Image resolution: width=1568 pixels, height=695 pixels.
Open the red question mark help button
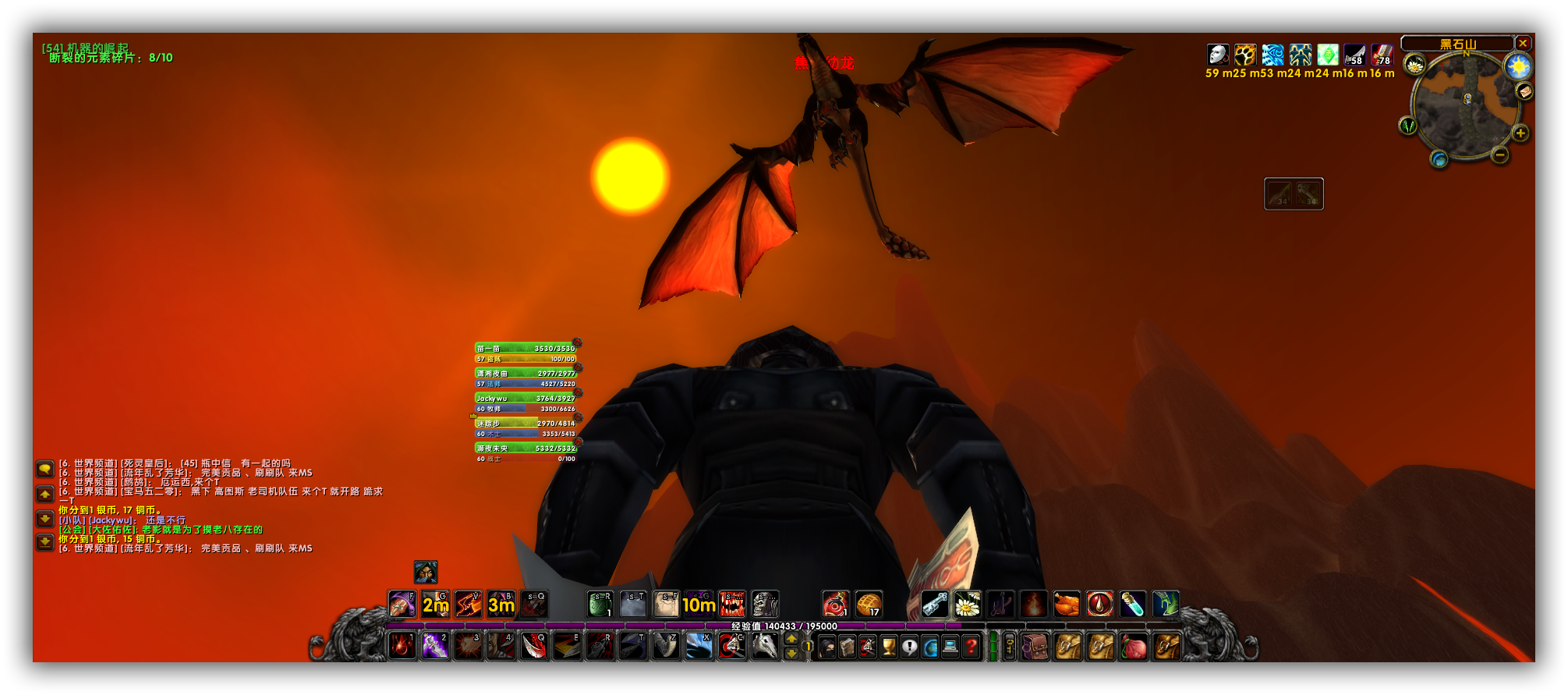point(971,647)
